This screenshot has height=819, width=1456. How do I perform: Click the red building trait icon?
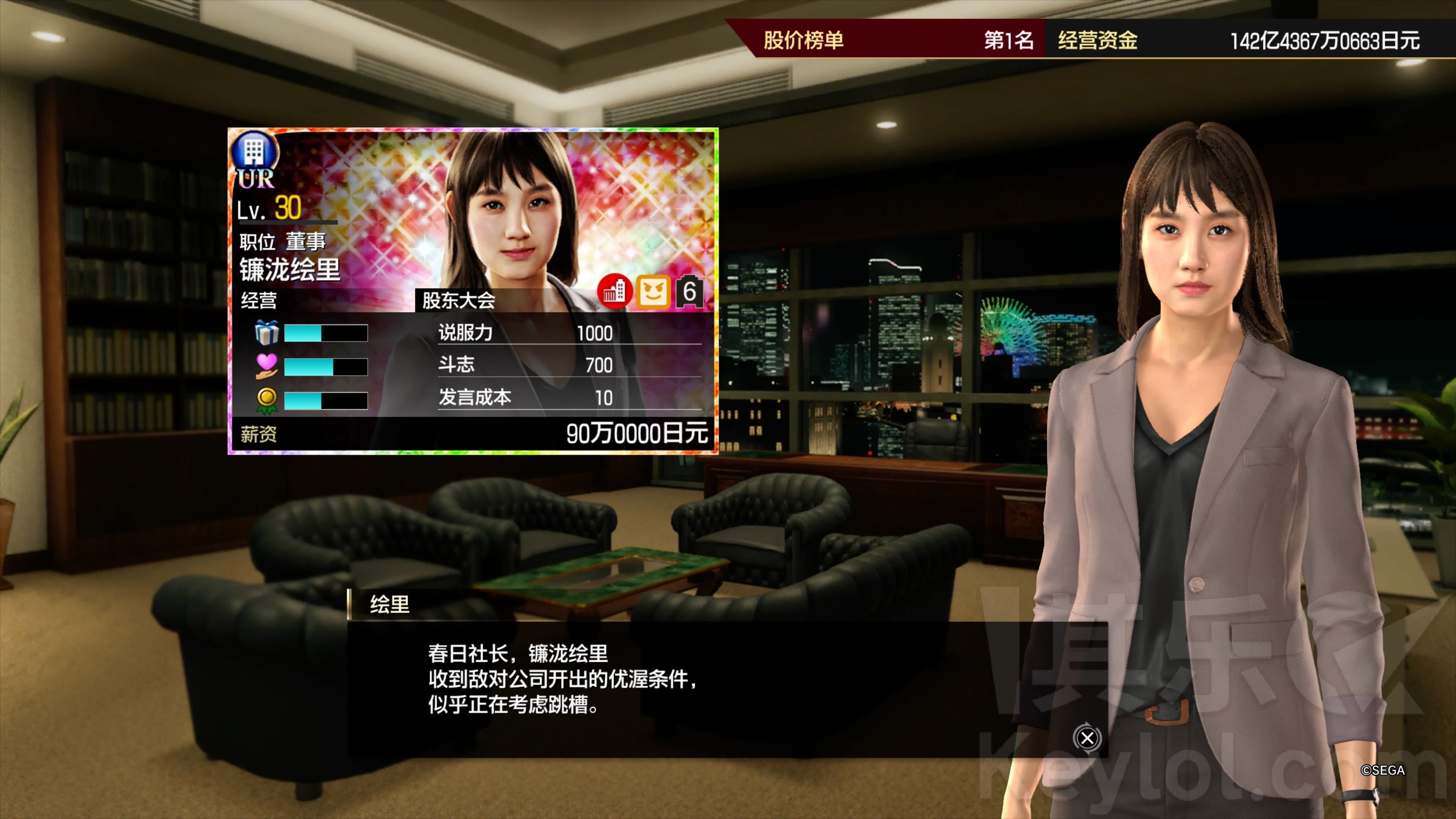tap(614, 292)
